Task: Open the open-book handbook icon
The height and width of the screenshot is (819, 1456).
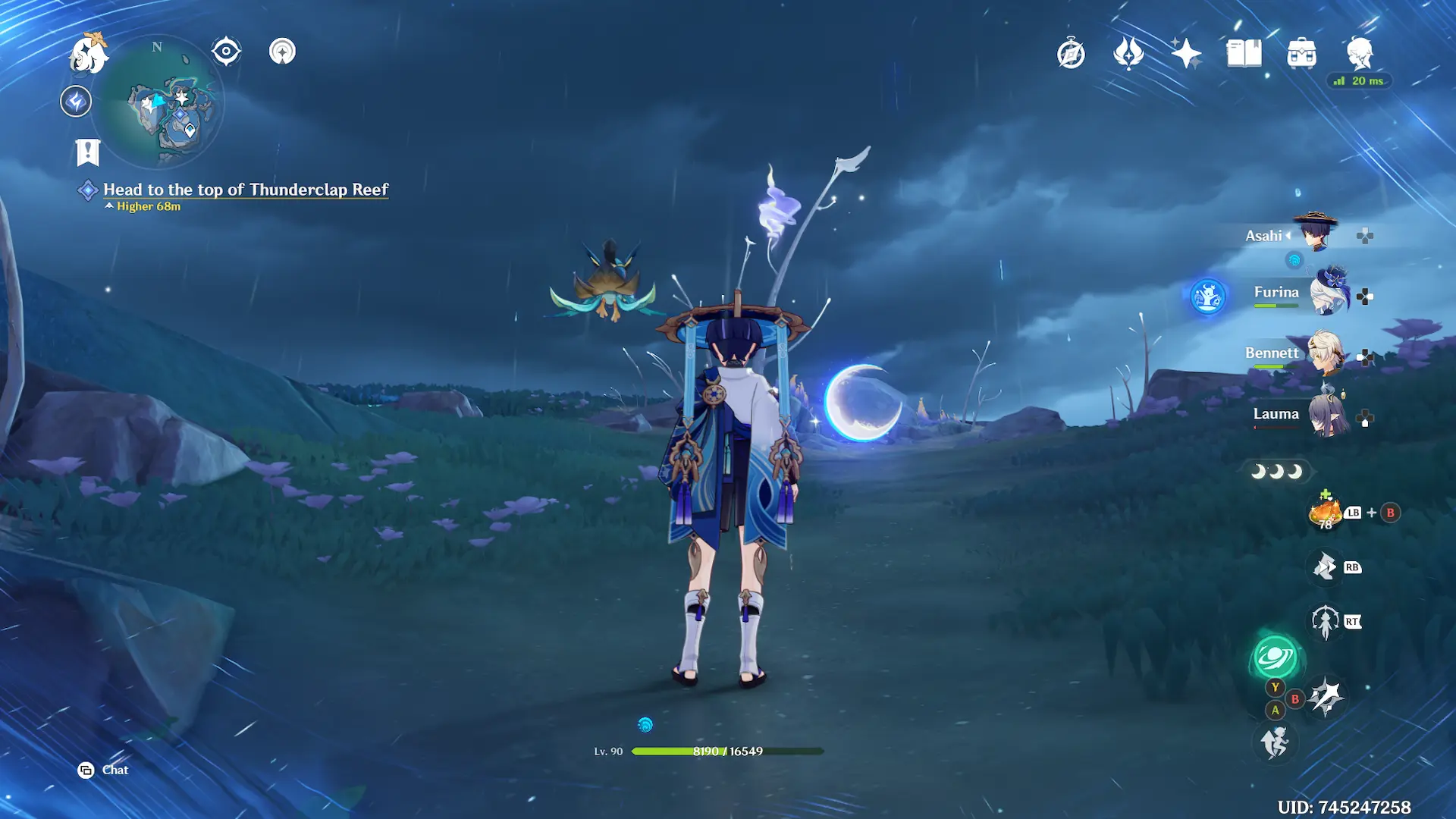Action: pos(1244,54)
